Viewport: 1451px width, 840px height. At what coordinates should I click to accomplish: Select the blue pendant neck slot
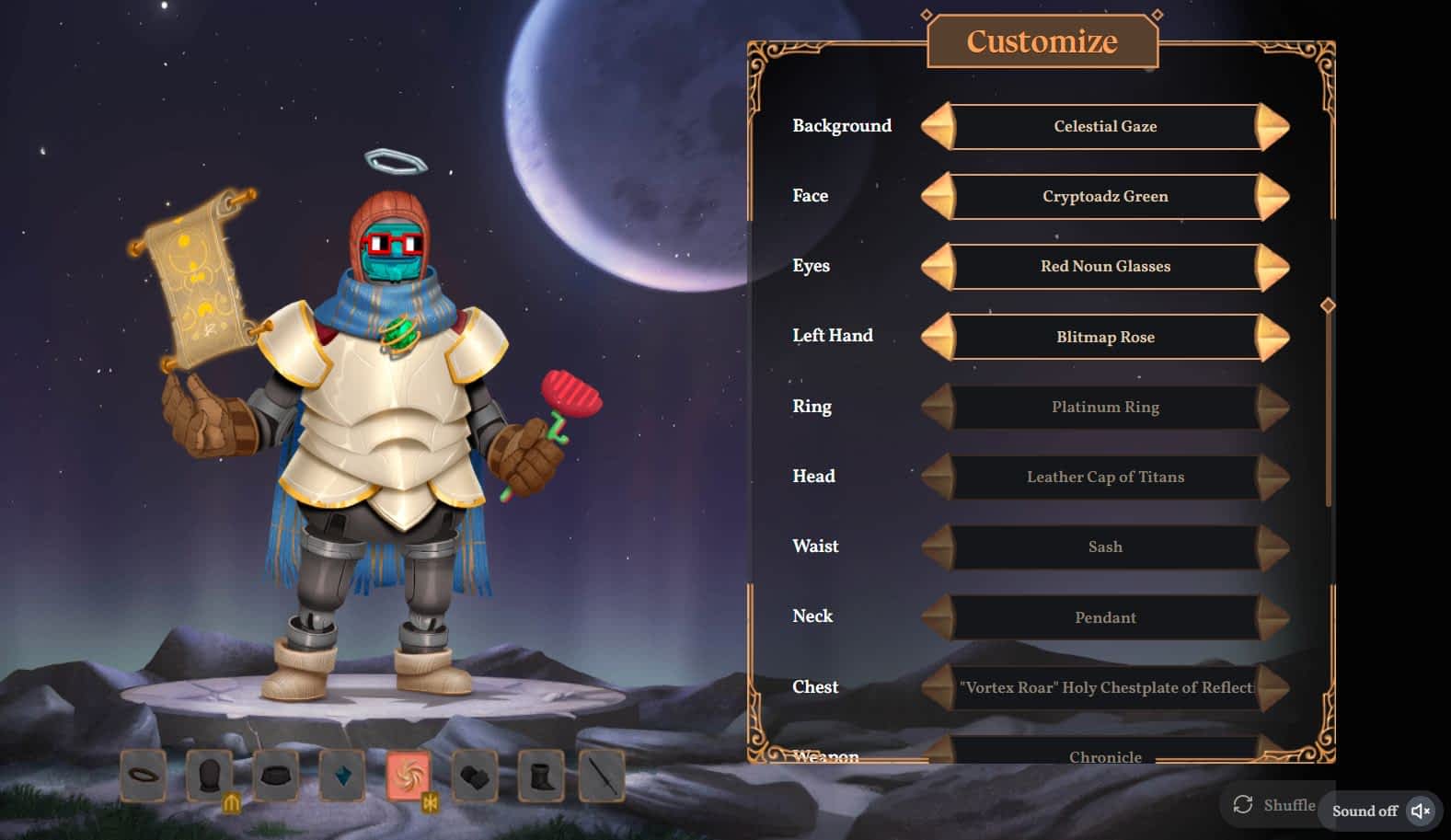click(x=342, y=776)
